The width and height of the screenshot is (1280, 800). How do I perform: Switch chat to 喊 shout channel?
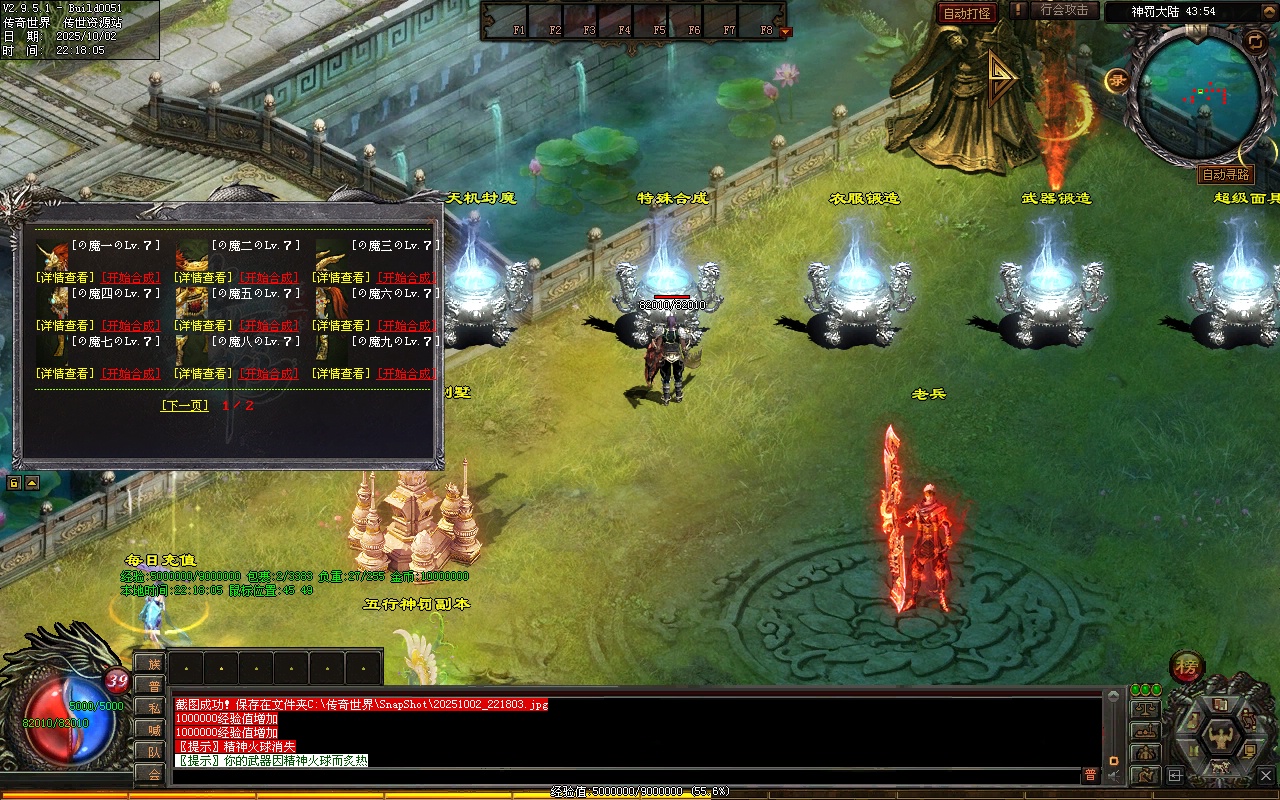[152, 729]
